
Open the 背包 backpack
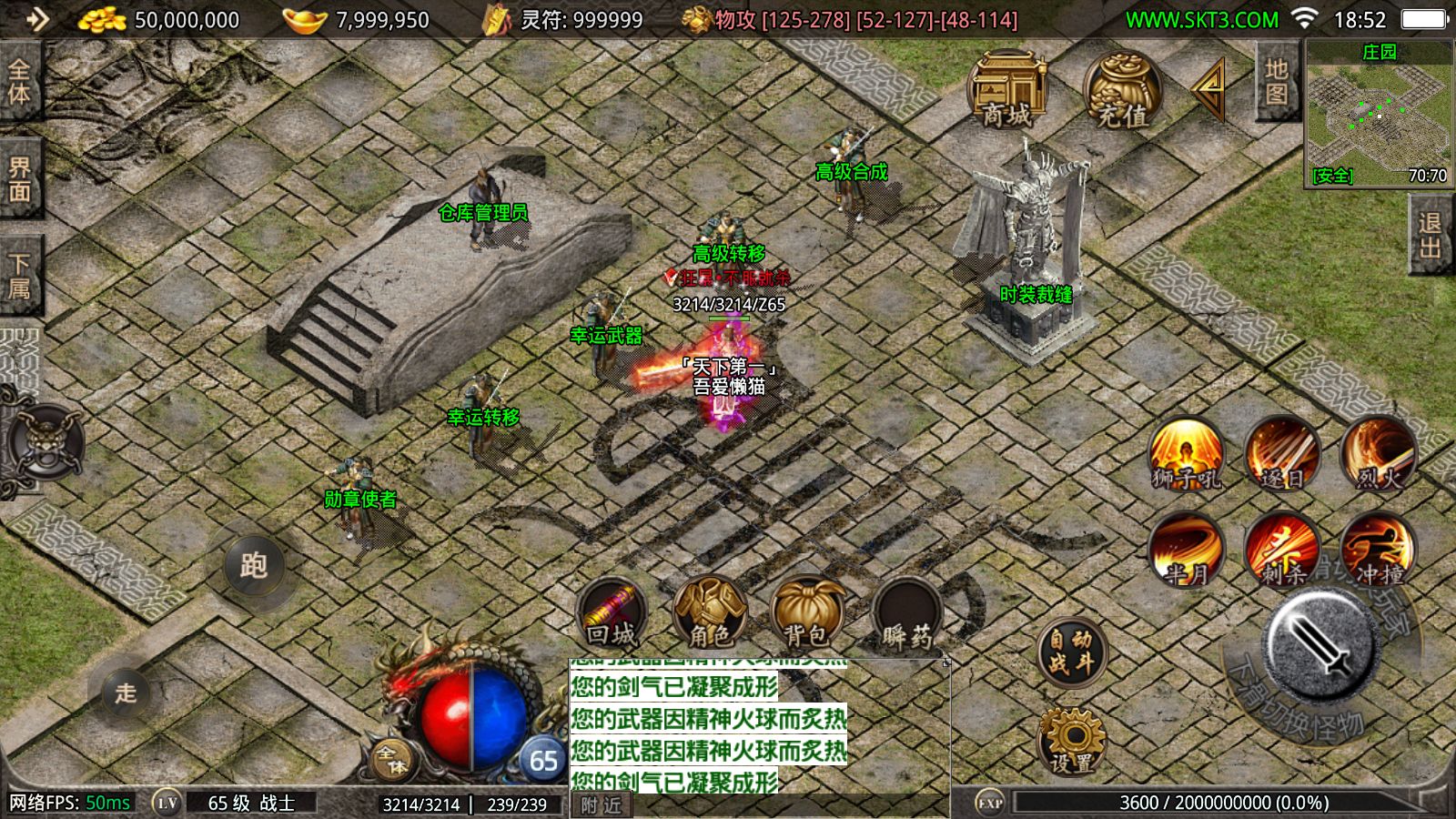pyautogui.click(x=805, y=612)
